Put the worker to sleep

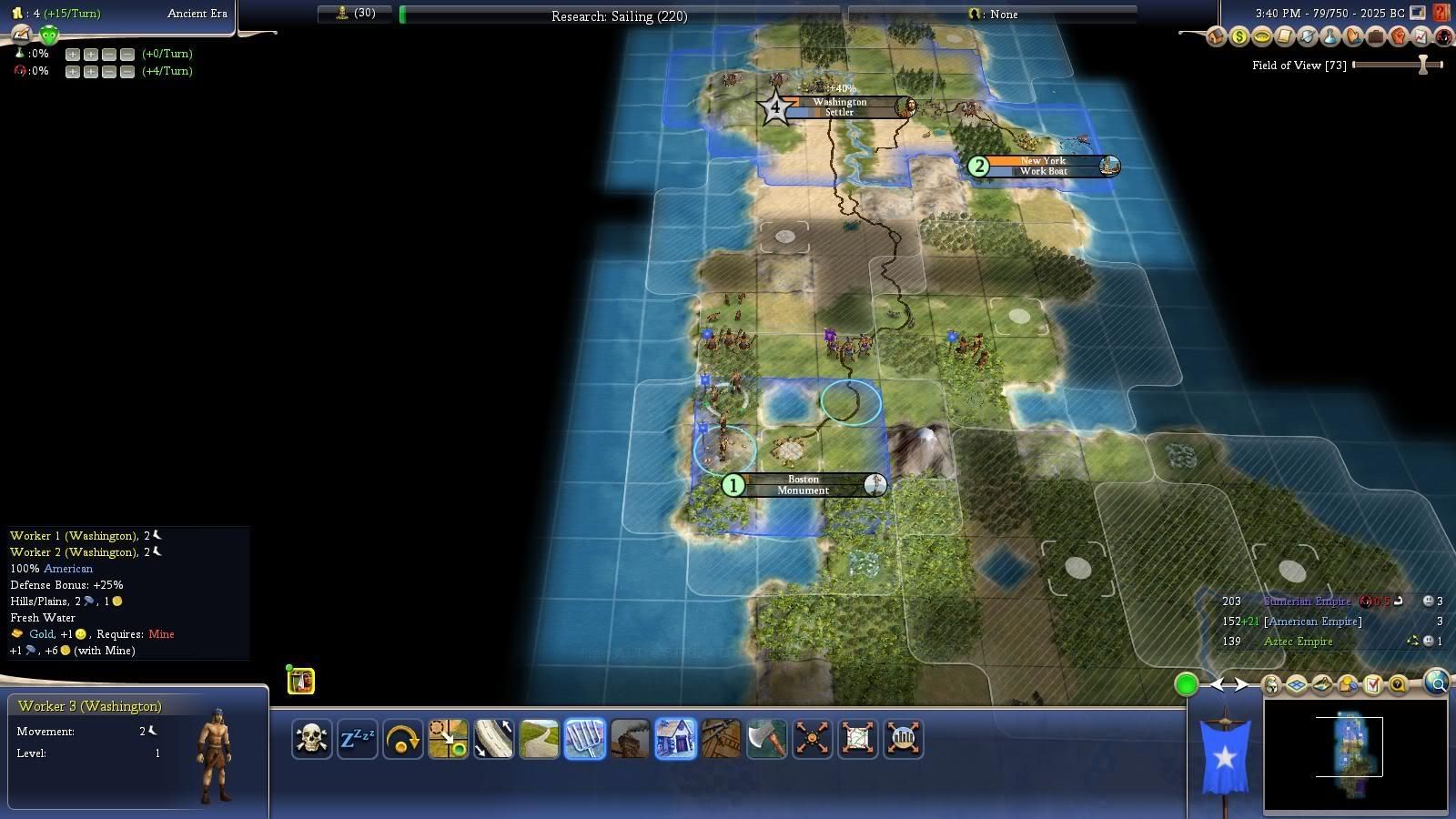click(x=357, y=738)
